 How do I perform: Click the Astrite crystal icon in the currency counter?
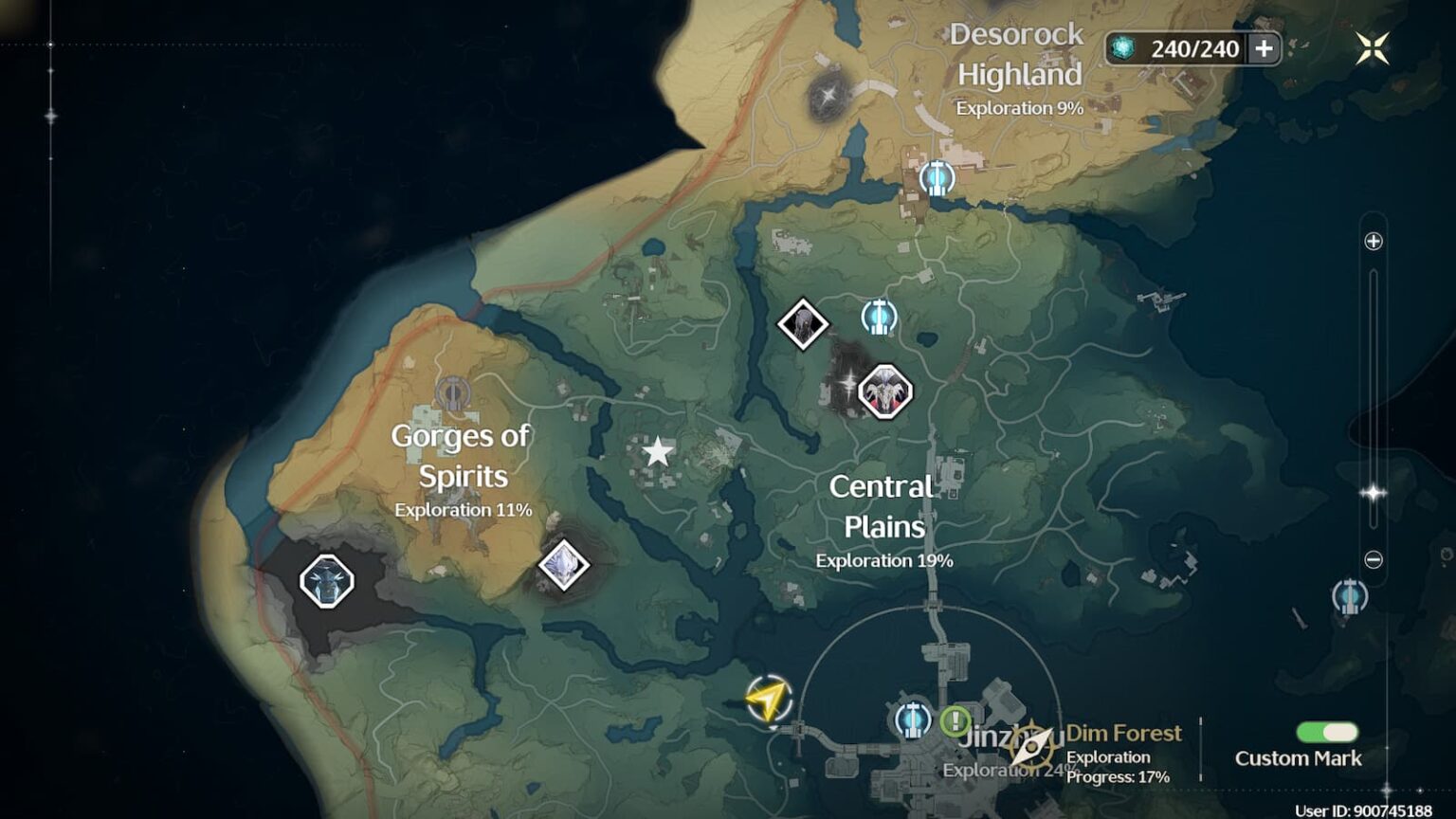[x=1124, y=46]
